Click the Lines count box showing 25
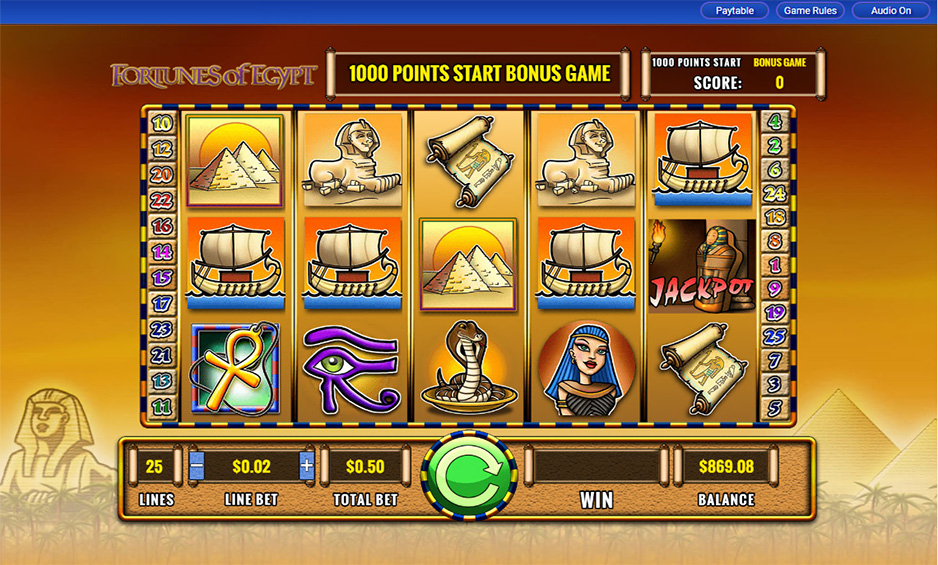The height and width of the screenshot is (565, 938). [154, 466]
